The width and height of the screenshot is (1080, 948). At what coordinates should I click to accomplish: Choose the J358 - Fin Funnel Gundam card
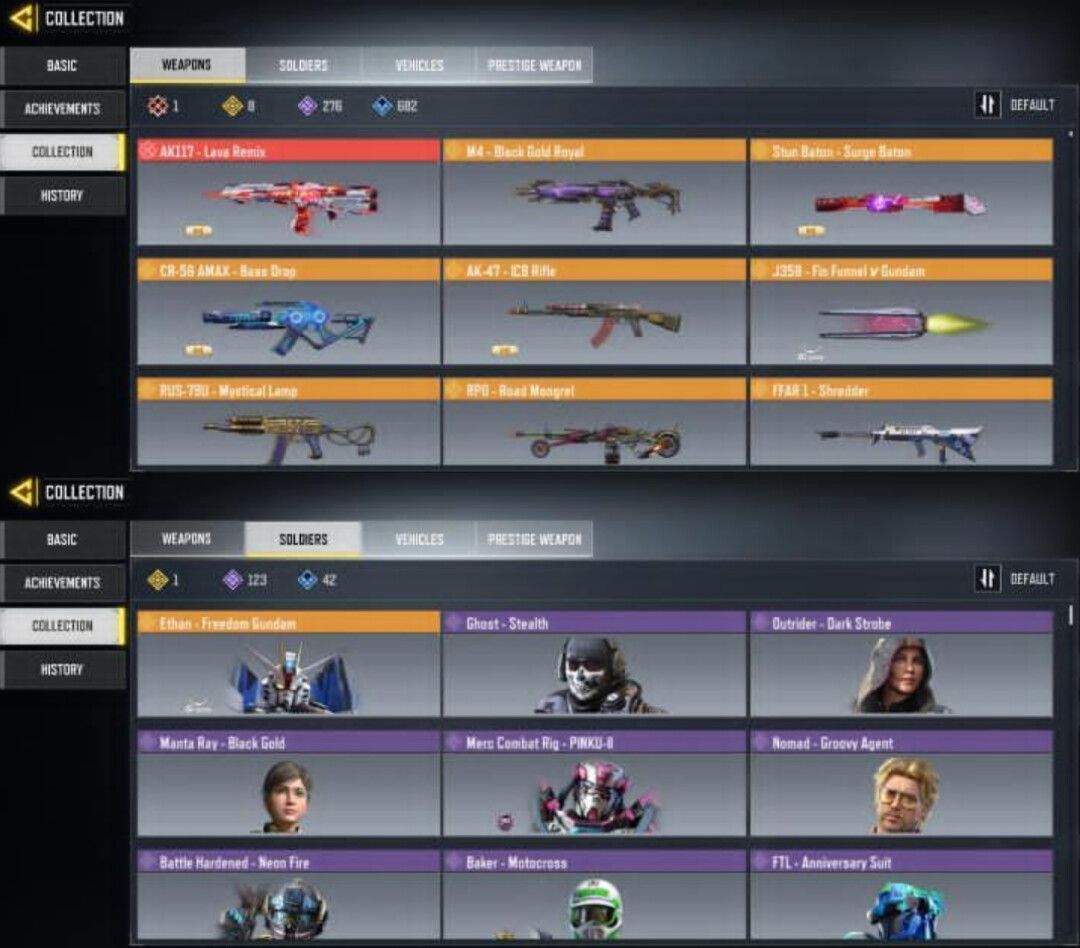[901, 313]
